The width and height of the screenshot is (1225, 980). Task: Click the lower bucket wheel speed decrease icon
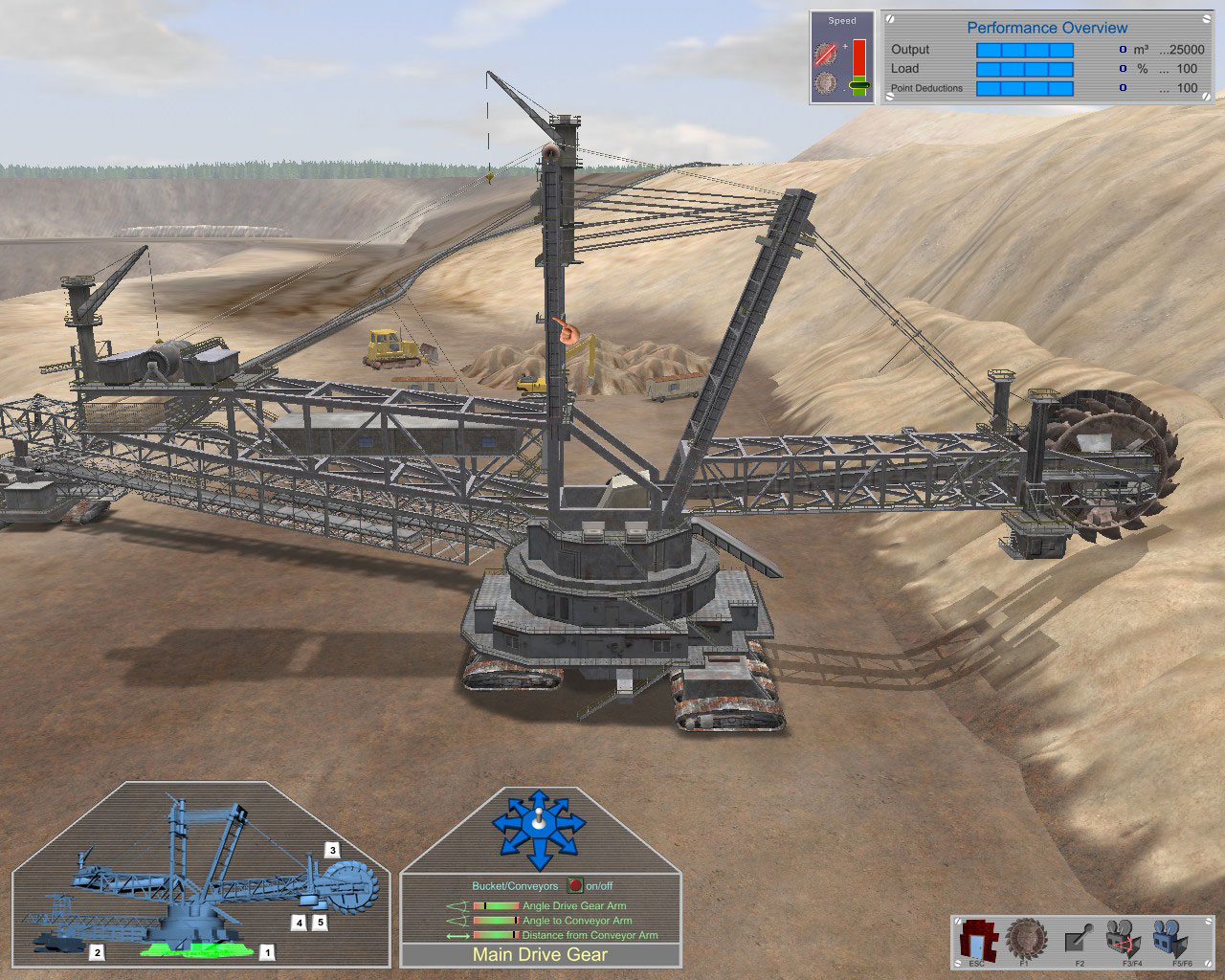tap(825, 82)
